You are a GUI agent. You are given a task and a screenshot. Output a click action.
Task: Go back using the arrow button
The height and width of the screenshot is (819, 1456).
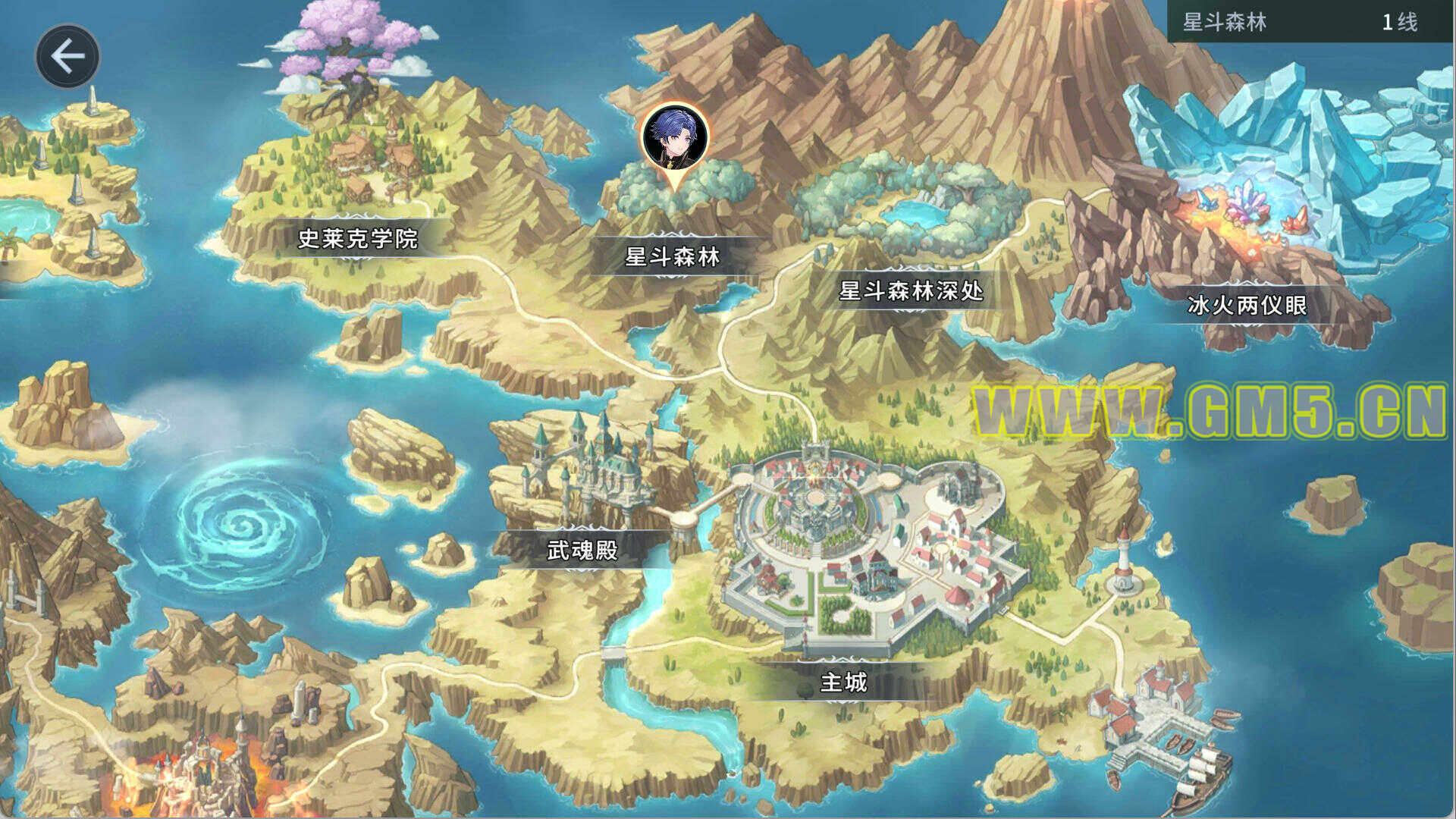pos(67,56)
